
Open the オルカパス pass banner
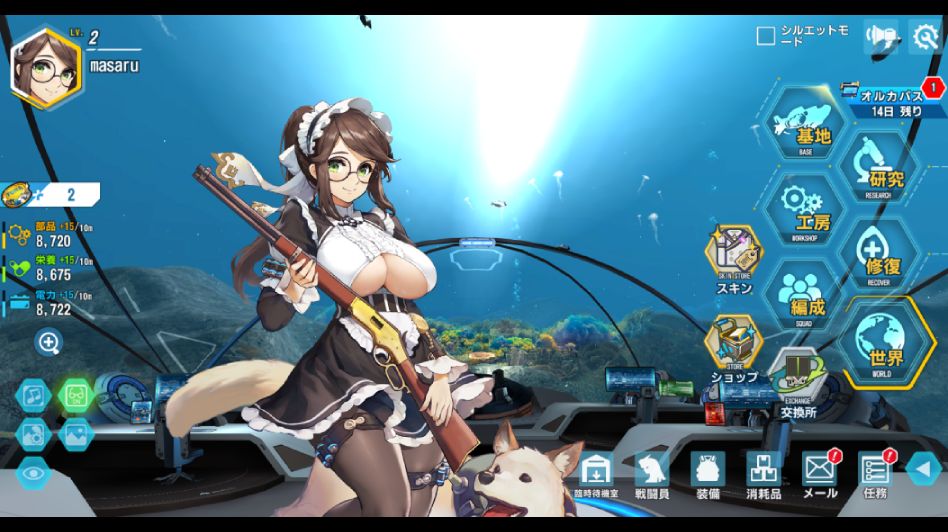[x=890, y=101]
